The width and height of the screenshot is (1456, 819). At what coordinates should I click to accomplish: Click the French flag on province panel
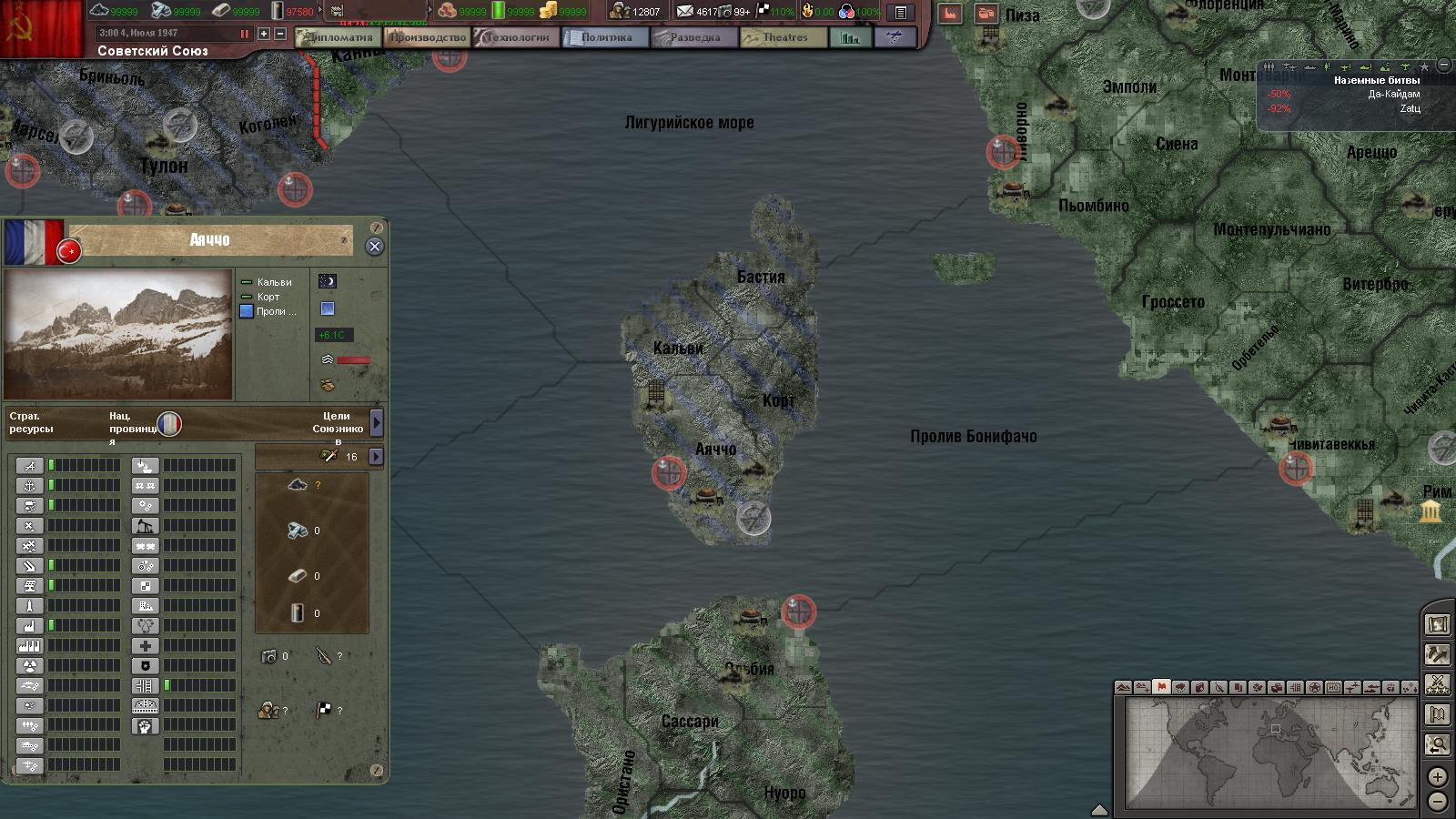33,242
